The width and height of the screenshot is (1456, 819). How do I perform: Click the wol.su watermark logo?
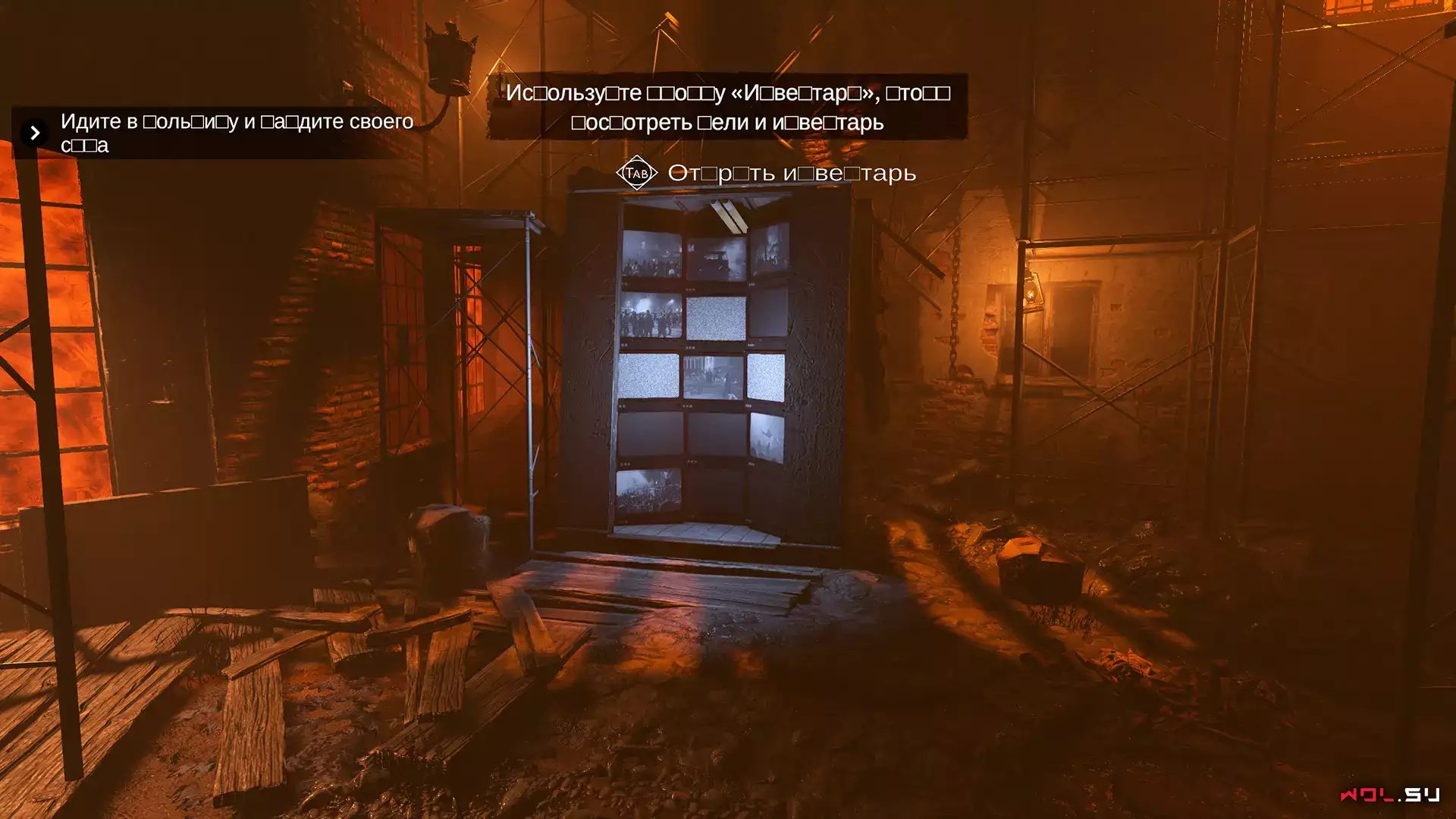[1389, 795]
